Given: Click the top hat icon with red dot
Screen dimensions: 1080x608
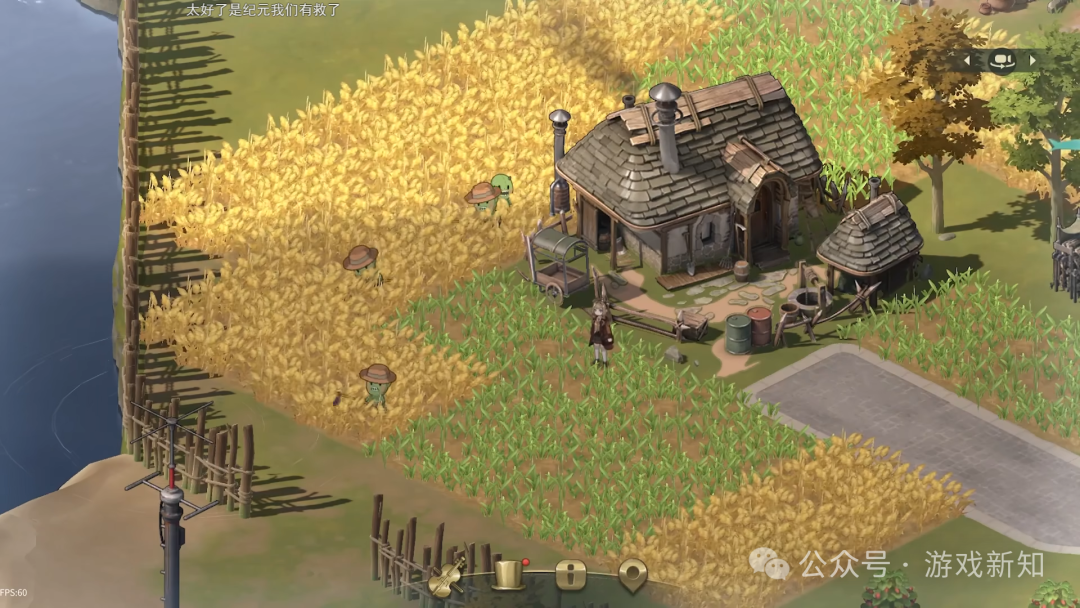Looking at the screenshot, I should (509, 574).
